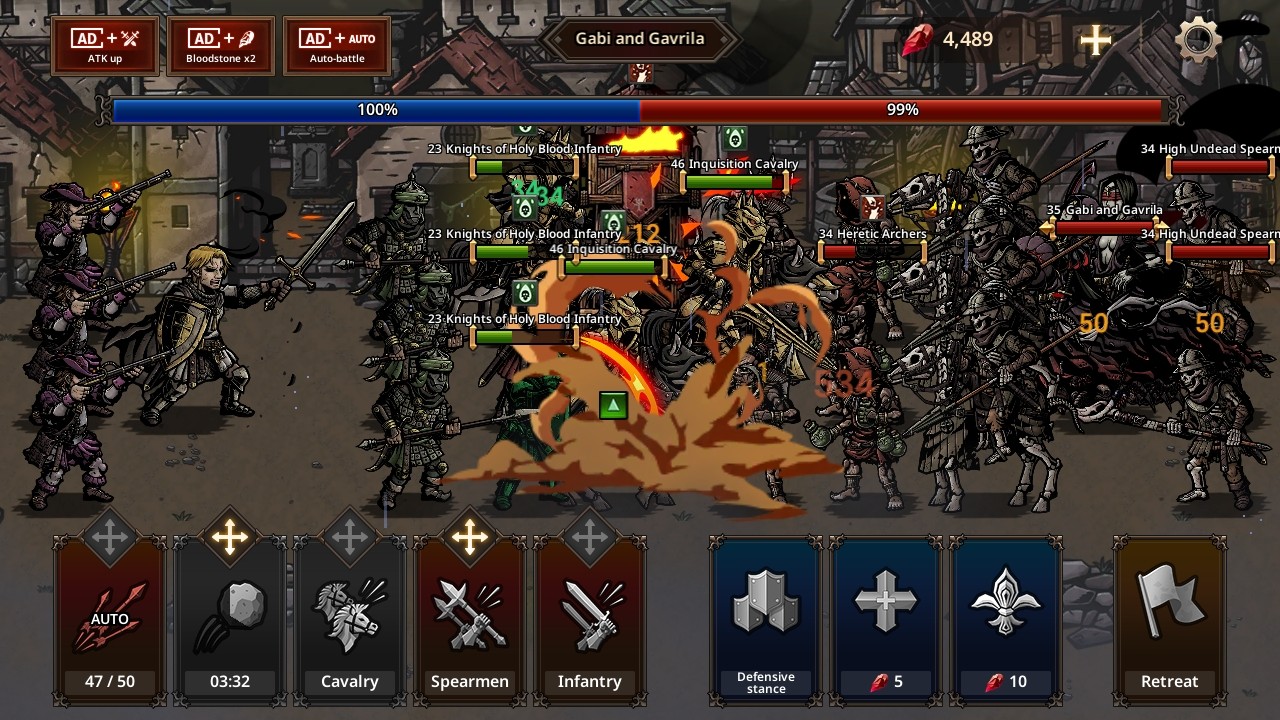Activate the ATK up ad bonus

point(105,45)
